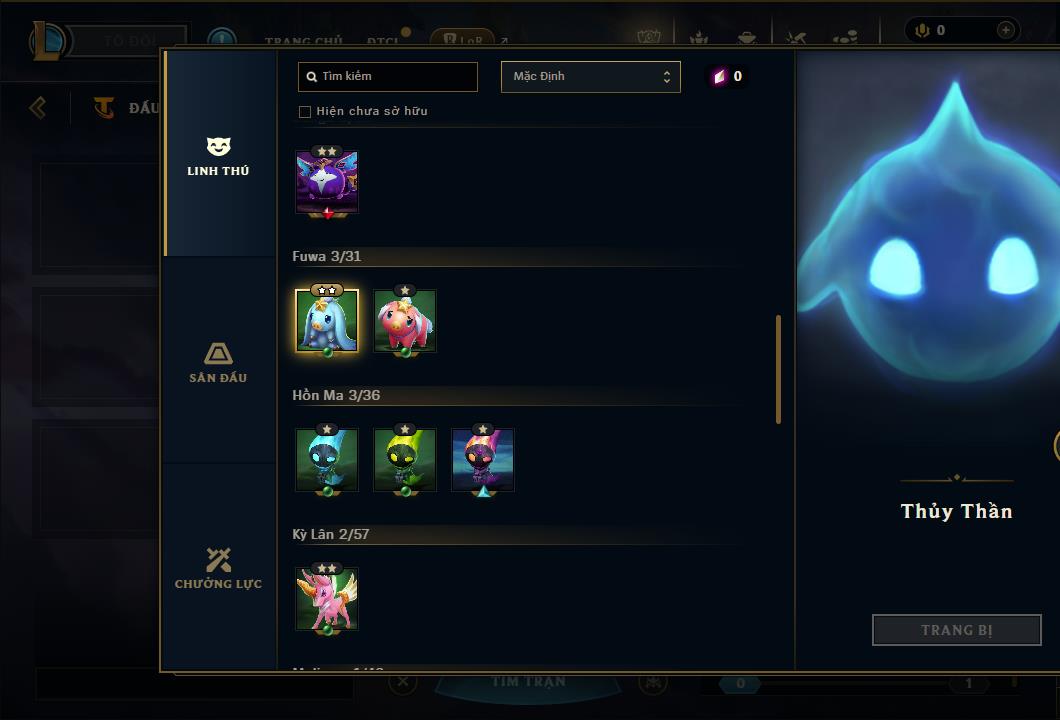Select the Chưởng Lực tab
This screenshot has height=720, width=1060.
[x=218, y=568]
